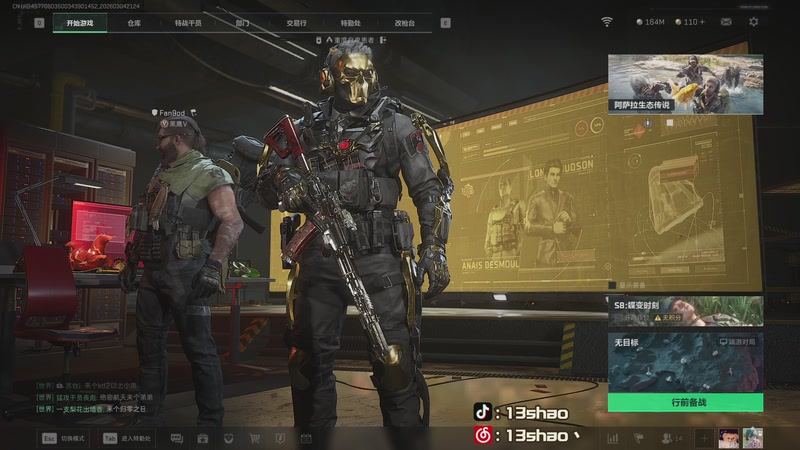The image size is (800, 450).
Task: Open the 仓库 warehouse tab
Action: pyautogui.click(x=134, y=22)
